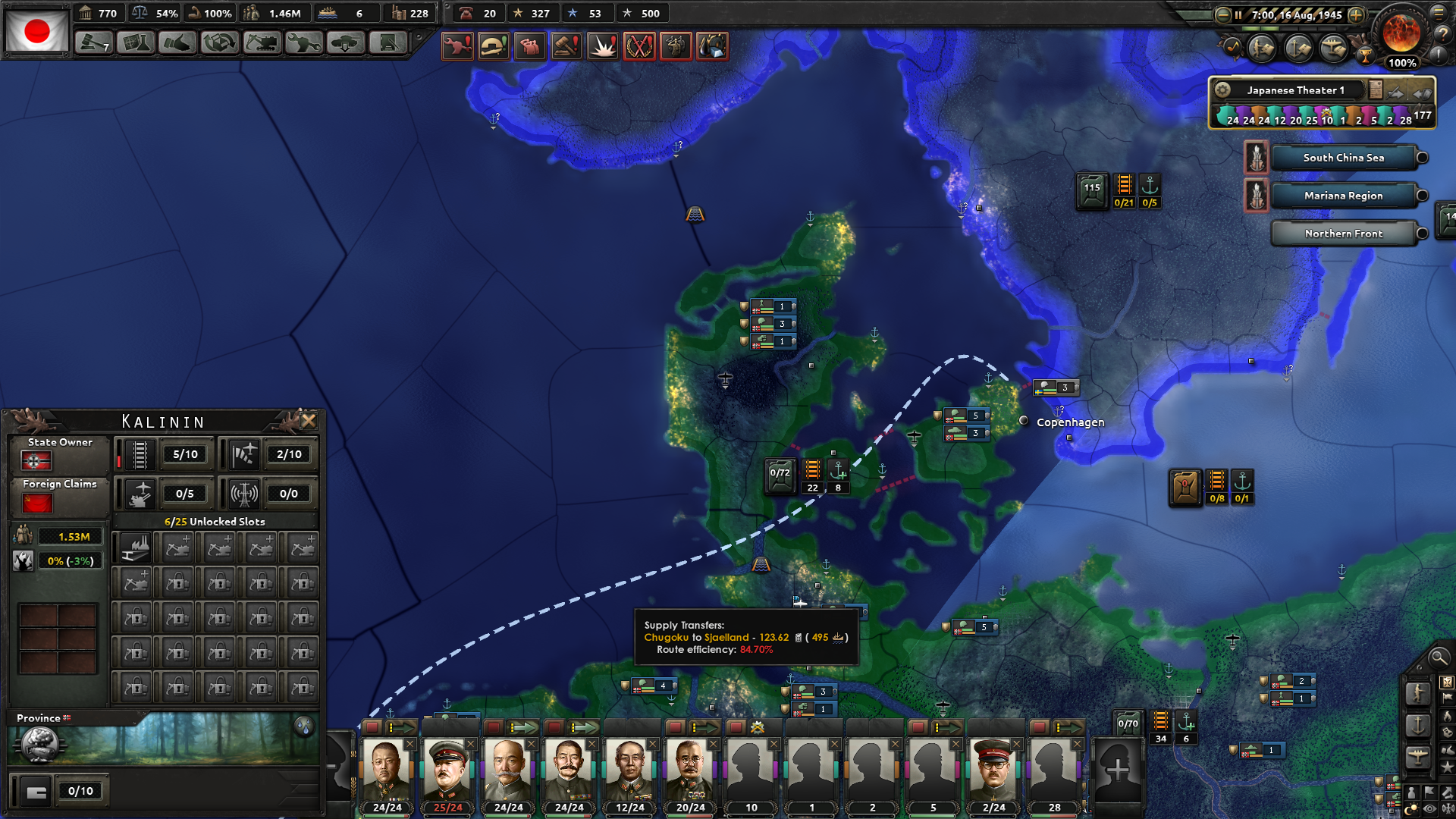Toggle the music note button

[x=1232, y=48]
